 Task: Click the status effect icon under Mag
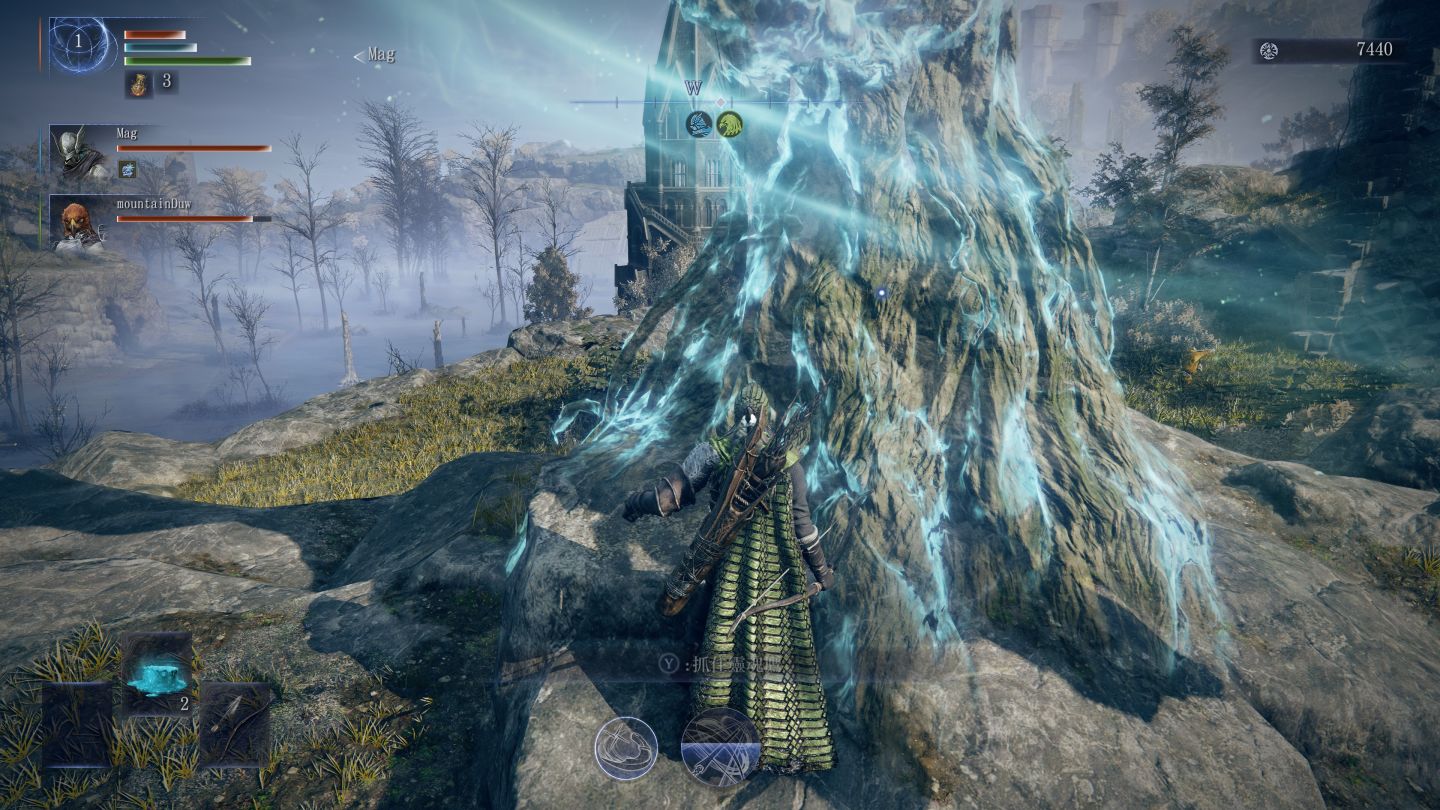[127, 169]
